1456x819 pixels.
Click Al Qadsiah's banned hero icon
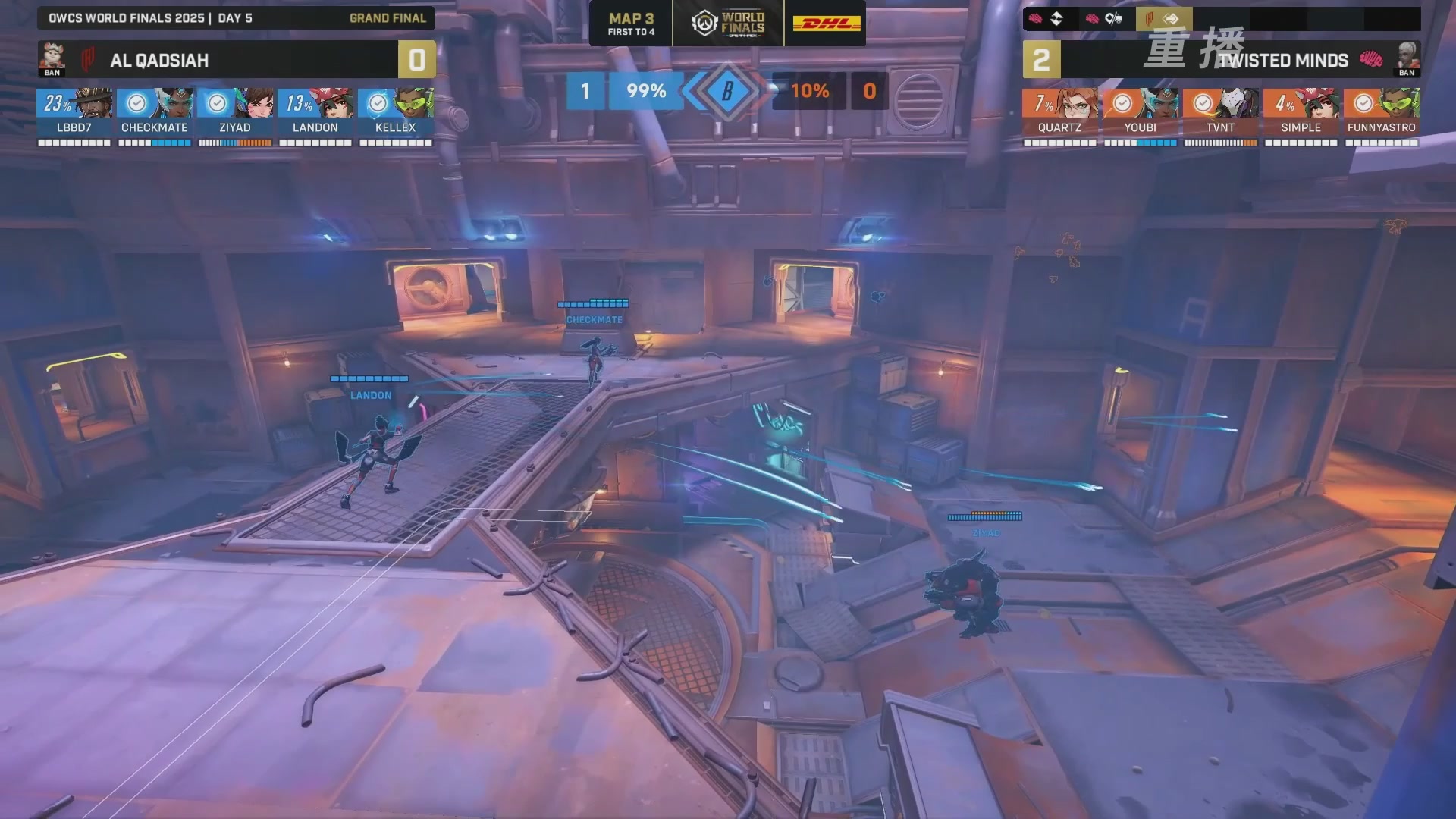(x=52, y=58)
